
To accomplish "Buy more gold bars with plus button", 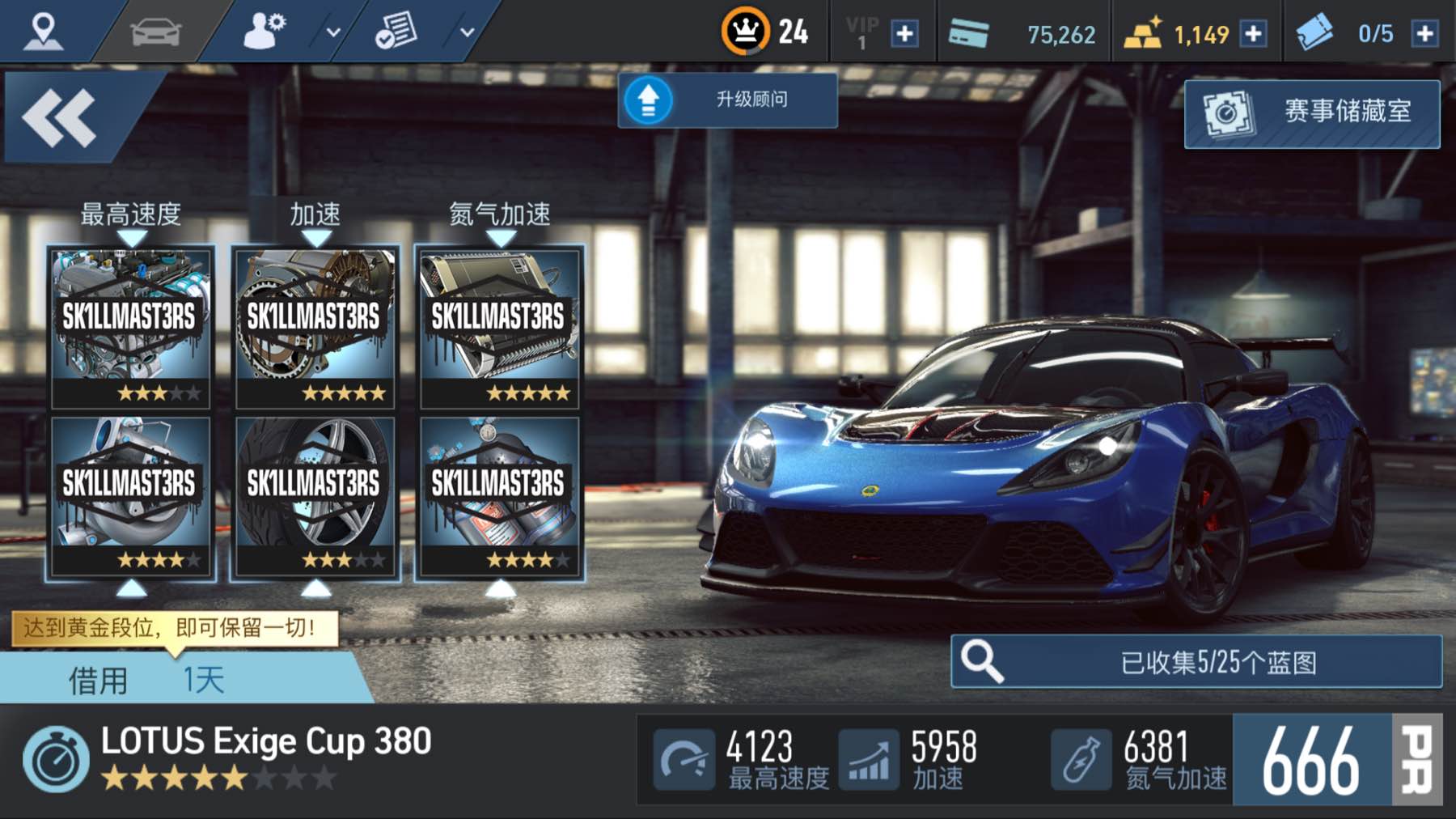I will pyautogui.click(x=1253, y=34).
